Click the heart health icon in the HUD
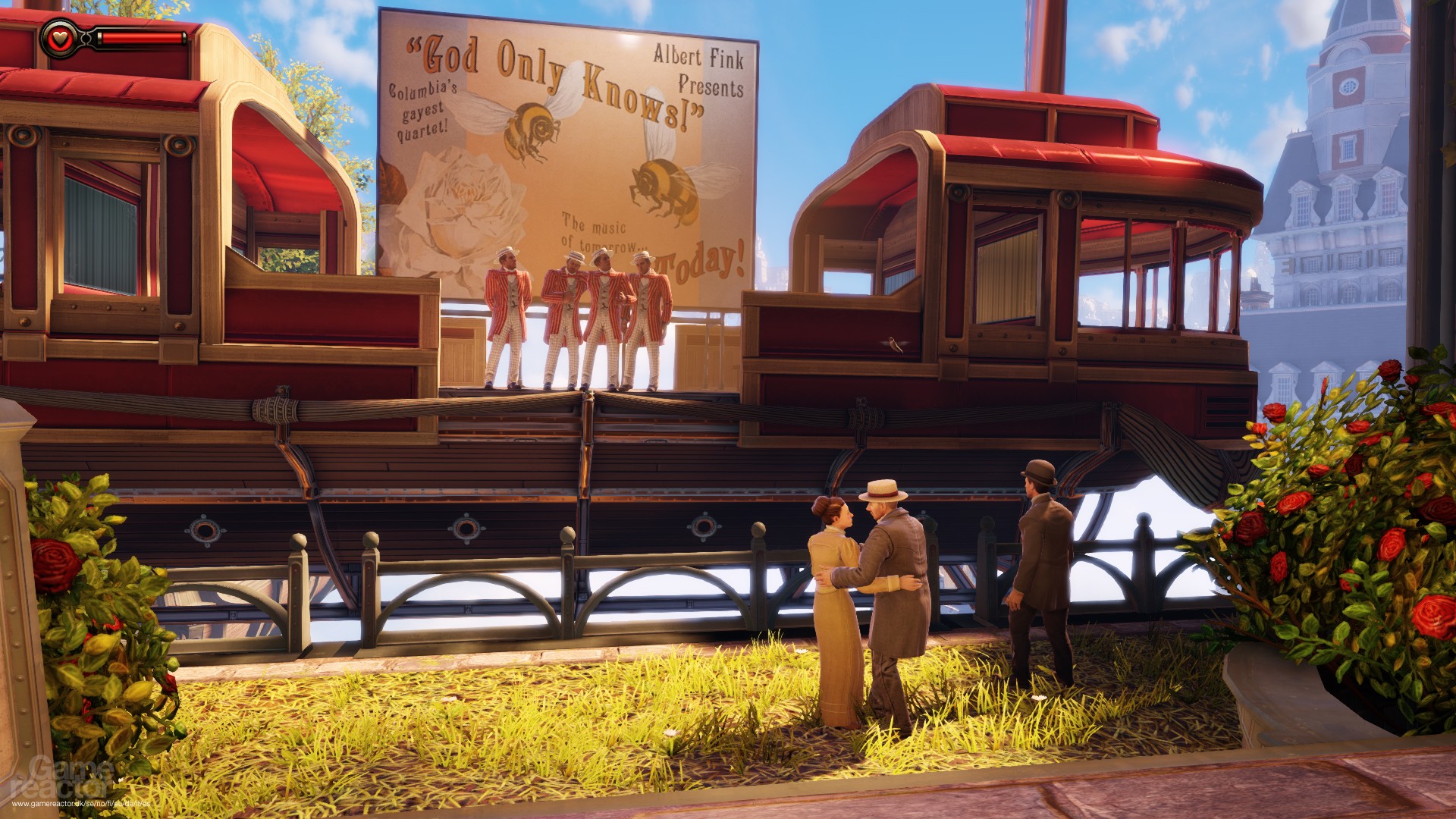The height and width of the screenshot is (819, 1456). 59,37
